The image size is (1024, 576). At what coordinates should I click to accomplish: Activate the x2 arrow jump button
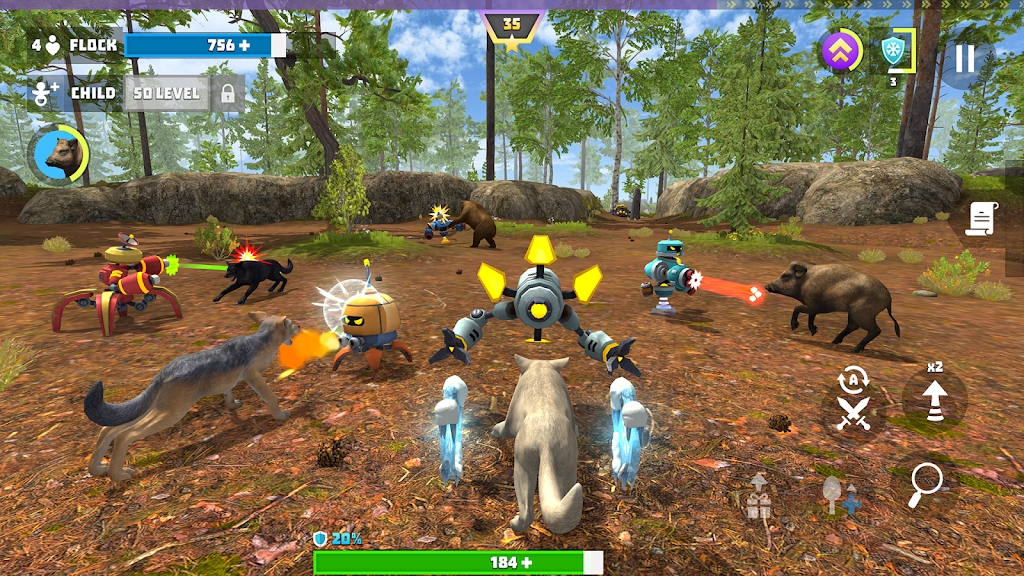[934, 400]
